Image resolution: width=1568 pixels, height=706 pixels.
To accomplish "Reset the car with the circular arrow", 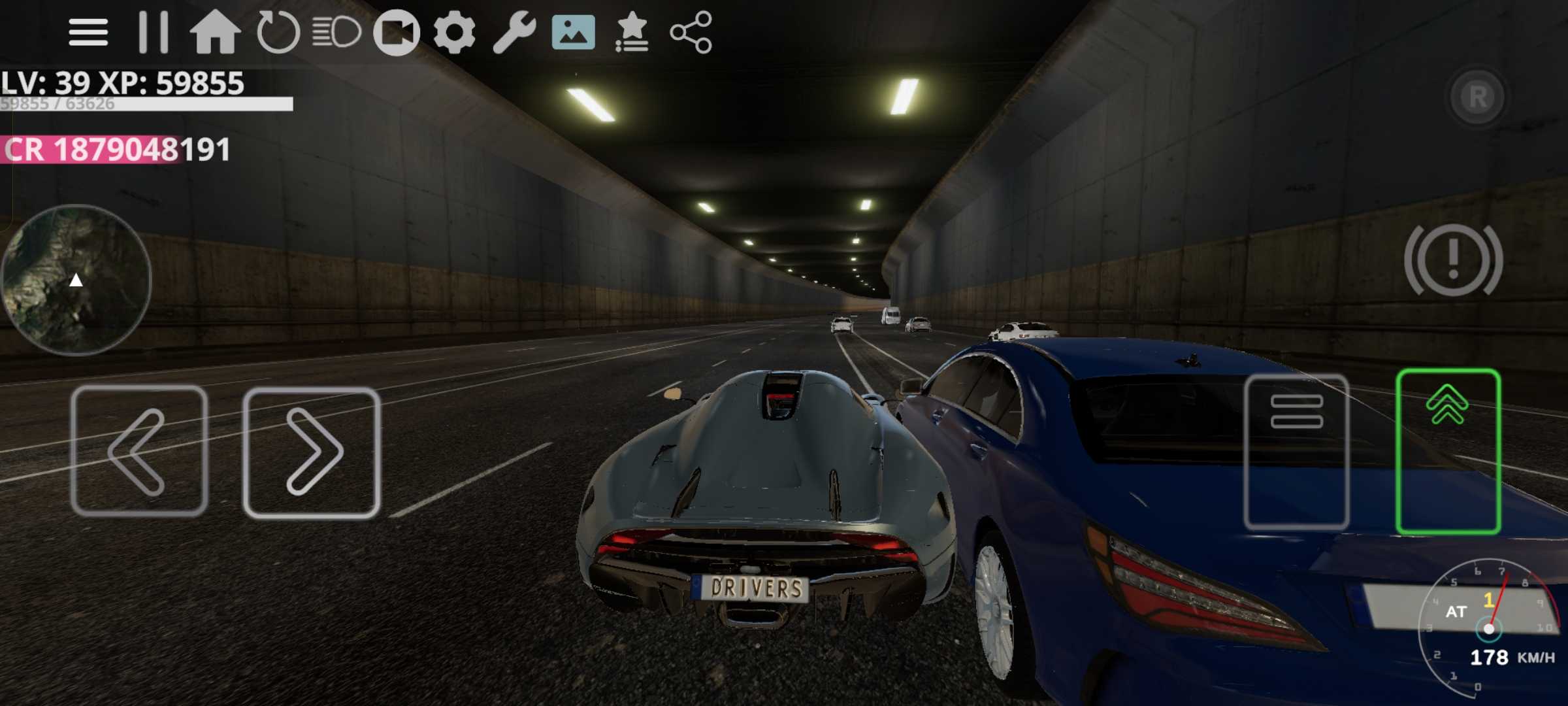I will pyautogui.click(x=278, y=32).
